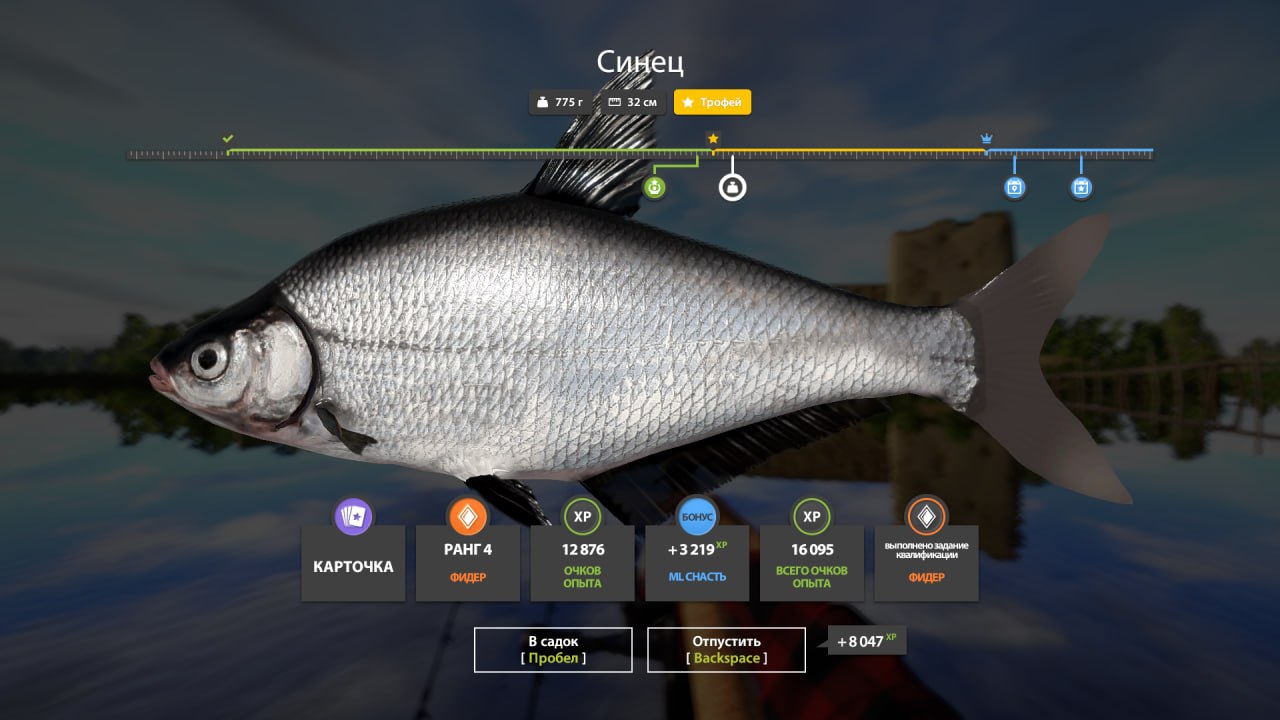Put the fish in the keepnet (В садок)
This screenshot has width=1280, height=720.
click(x=553, y=650)
